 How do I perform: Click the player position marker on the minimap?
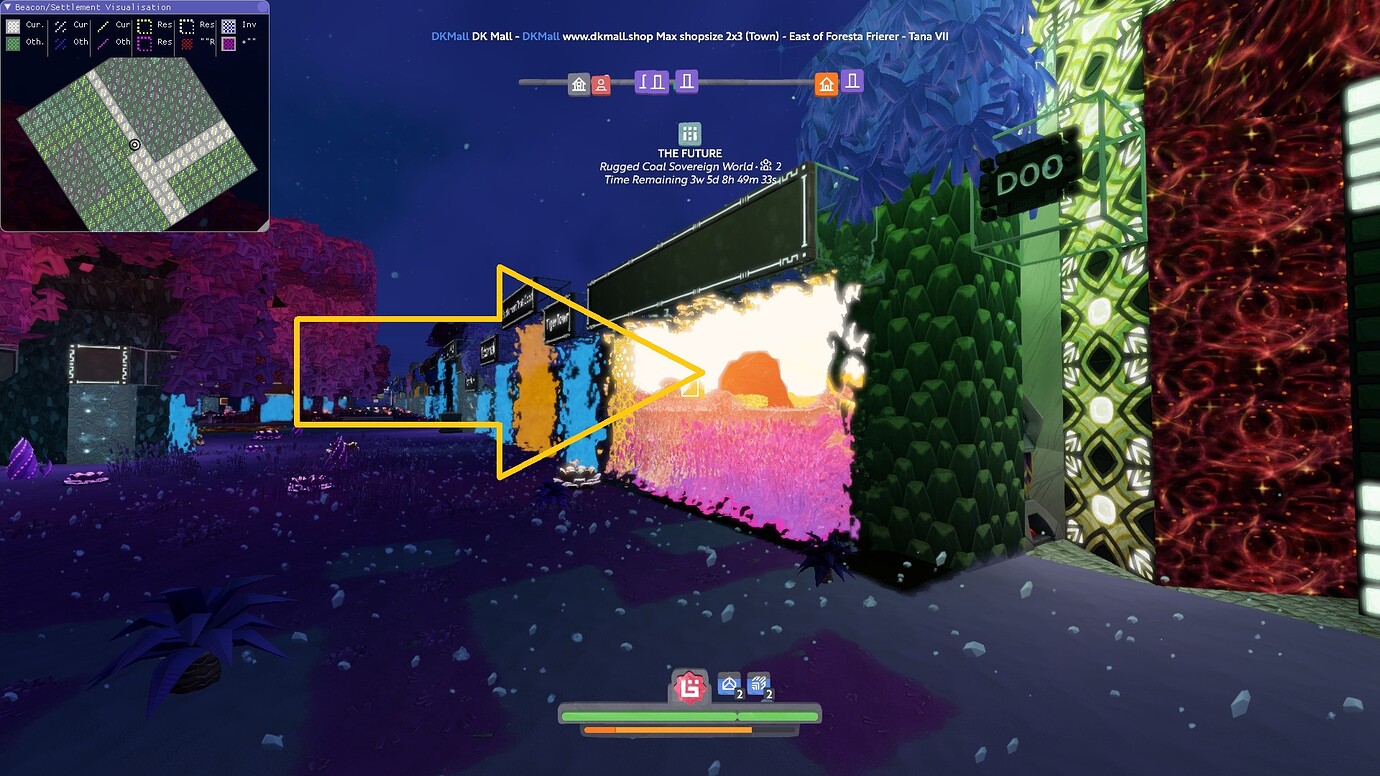point(133,146)
